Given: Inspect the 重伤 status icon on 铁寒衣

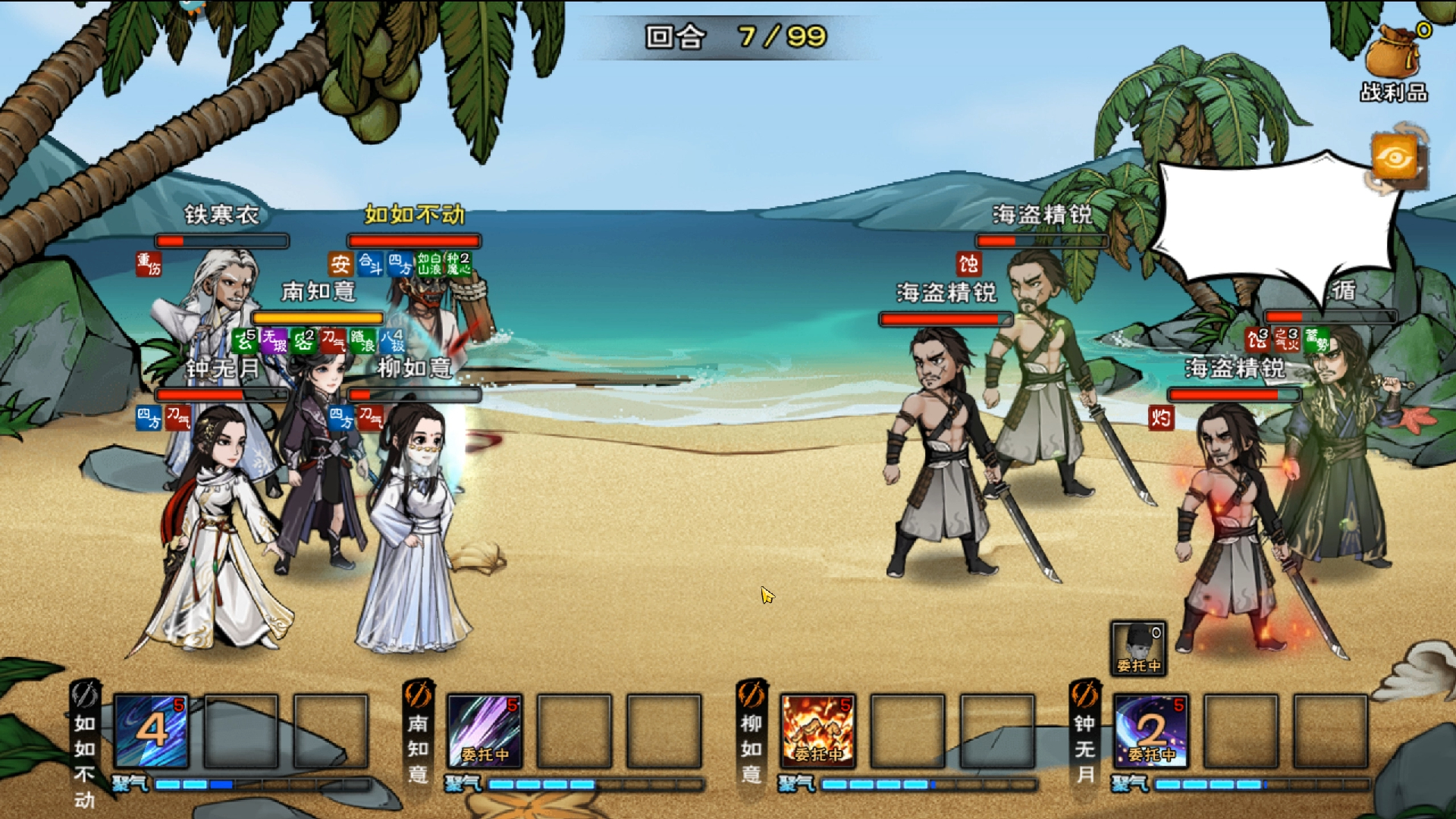Looking at the screenshot, I should click(149, 265).
